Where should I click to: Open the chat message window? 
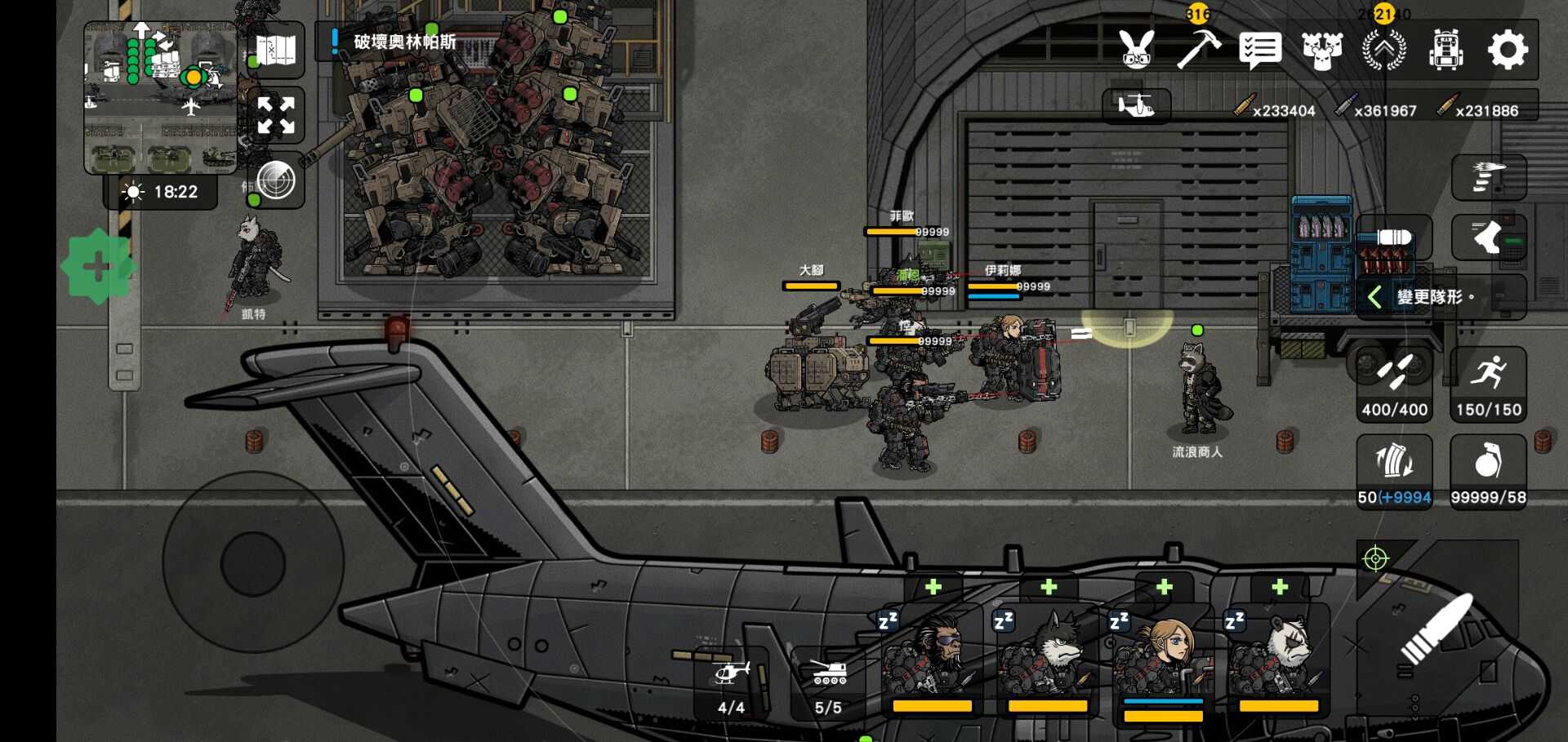click(x=1259, y=51)
